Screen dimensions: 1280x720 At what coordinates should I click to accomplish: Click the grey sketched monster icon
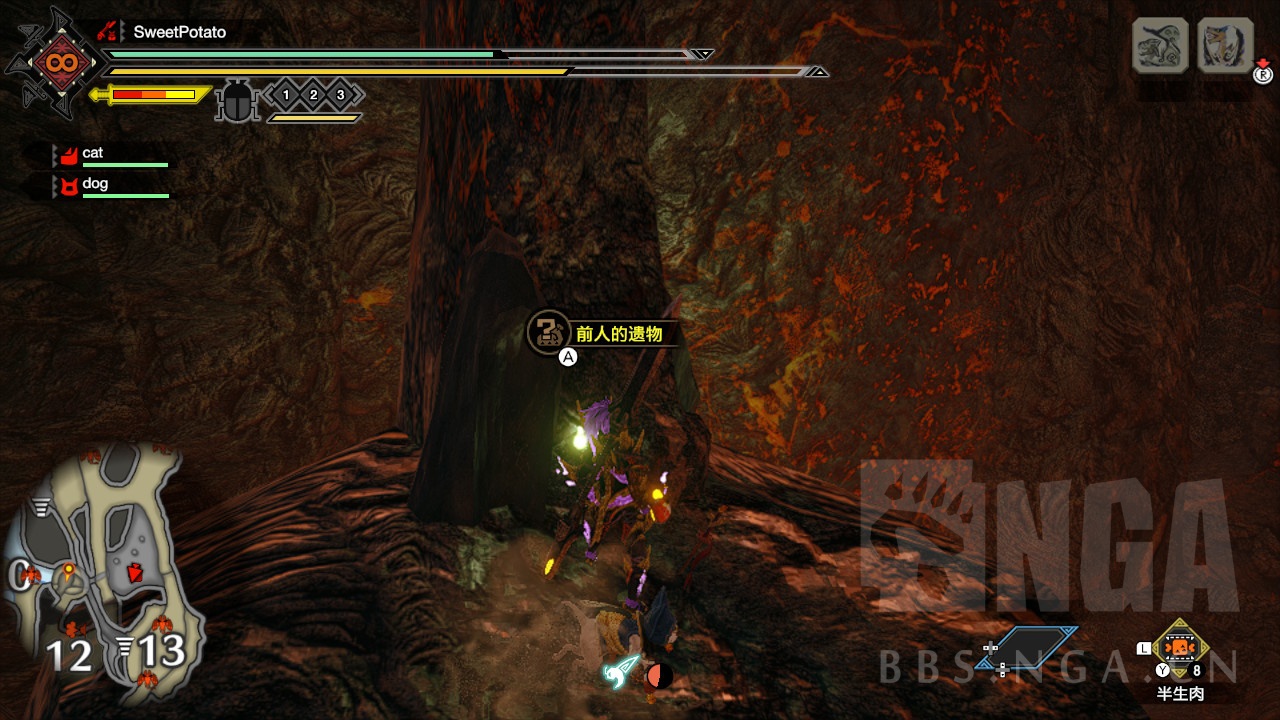coord(1160,45)
